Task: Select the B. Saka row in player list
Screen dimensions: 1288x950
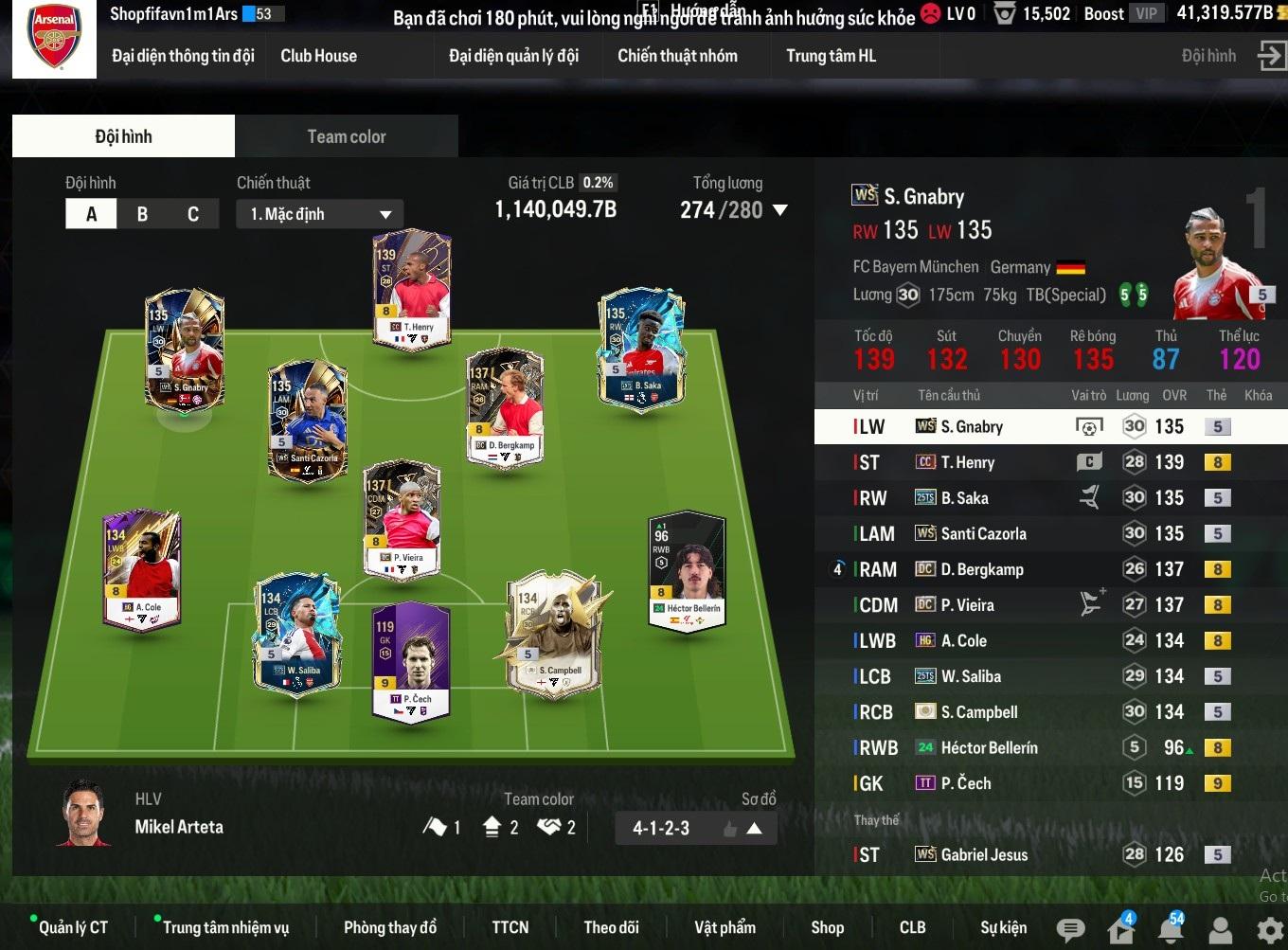Action: 1042,498
